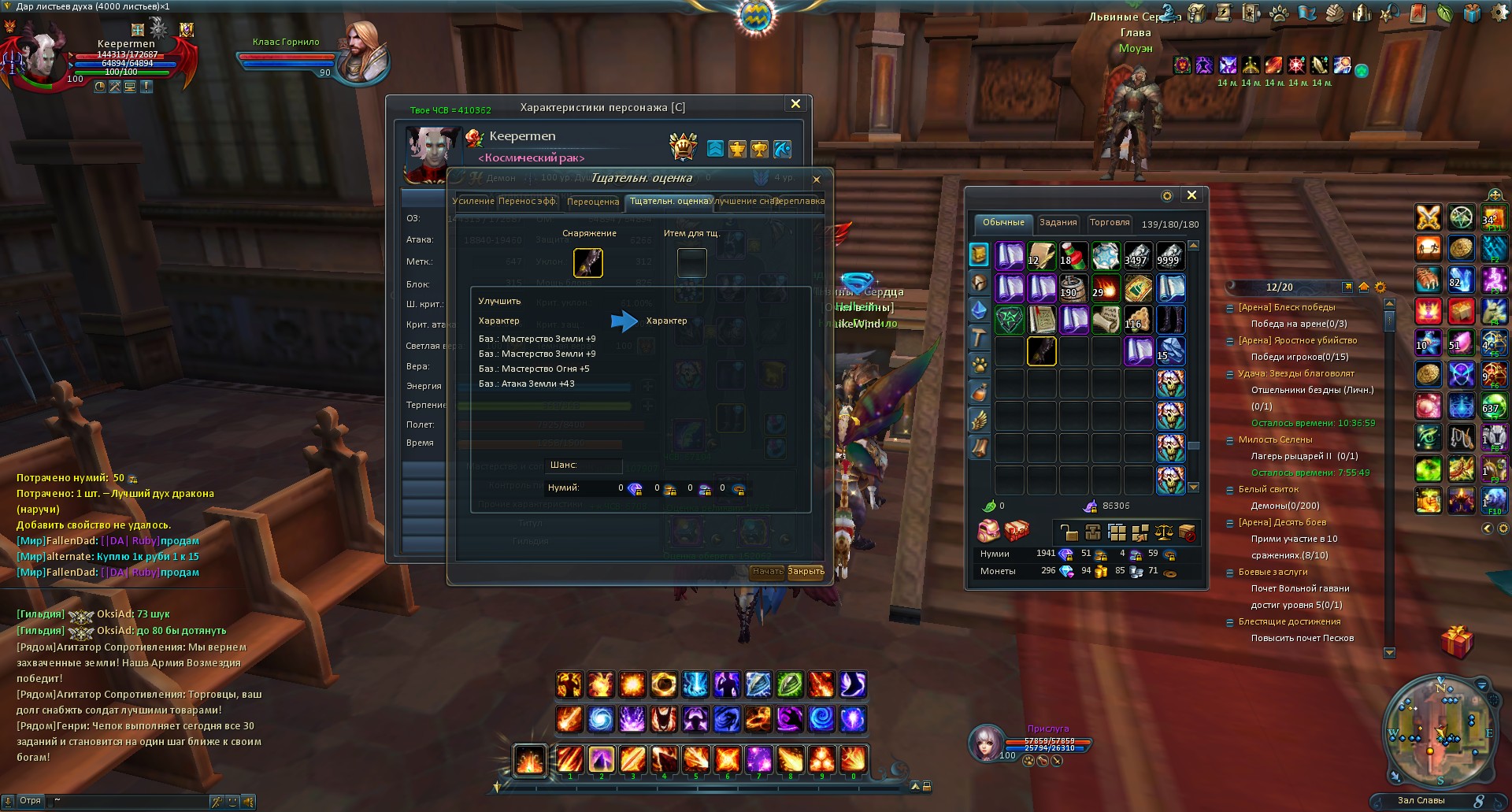Select the item stack of 3497
This screenshot has height=812, width=1512.
tap(1137, 256)
